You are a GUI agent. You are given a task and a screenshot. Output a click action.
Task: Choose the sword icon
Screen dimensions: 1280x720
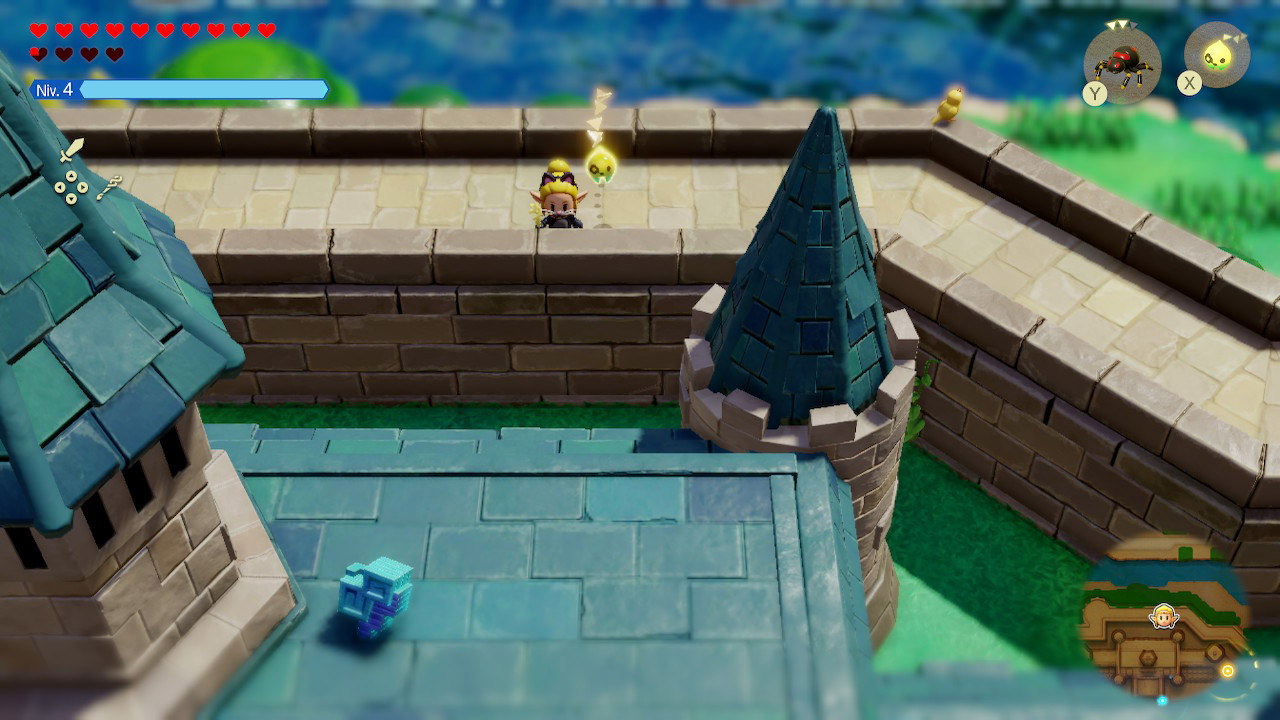pyautogui.click(x=71, y=151)
